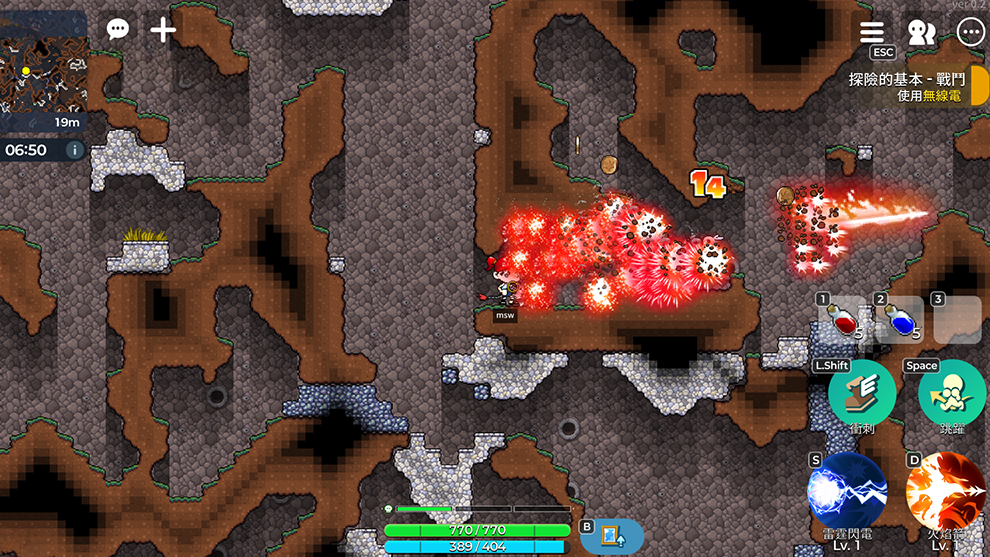
Task: Click the plus icon beside chat
Action: point(163,29)
